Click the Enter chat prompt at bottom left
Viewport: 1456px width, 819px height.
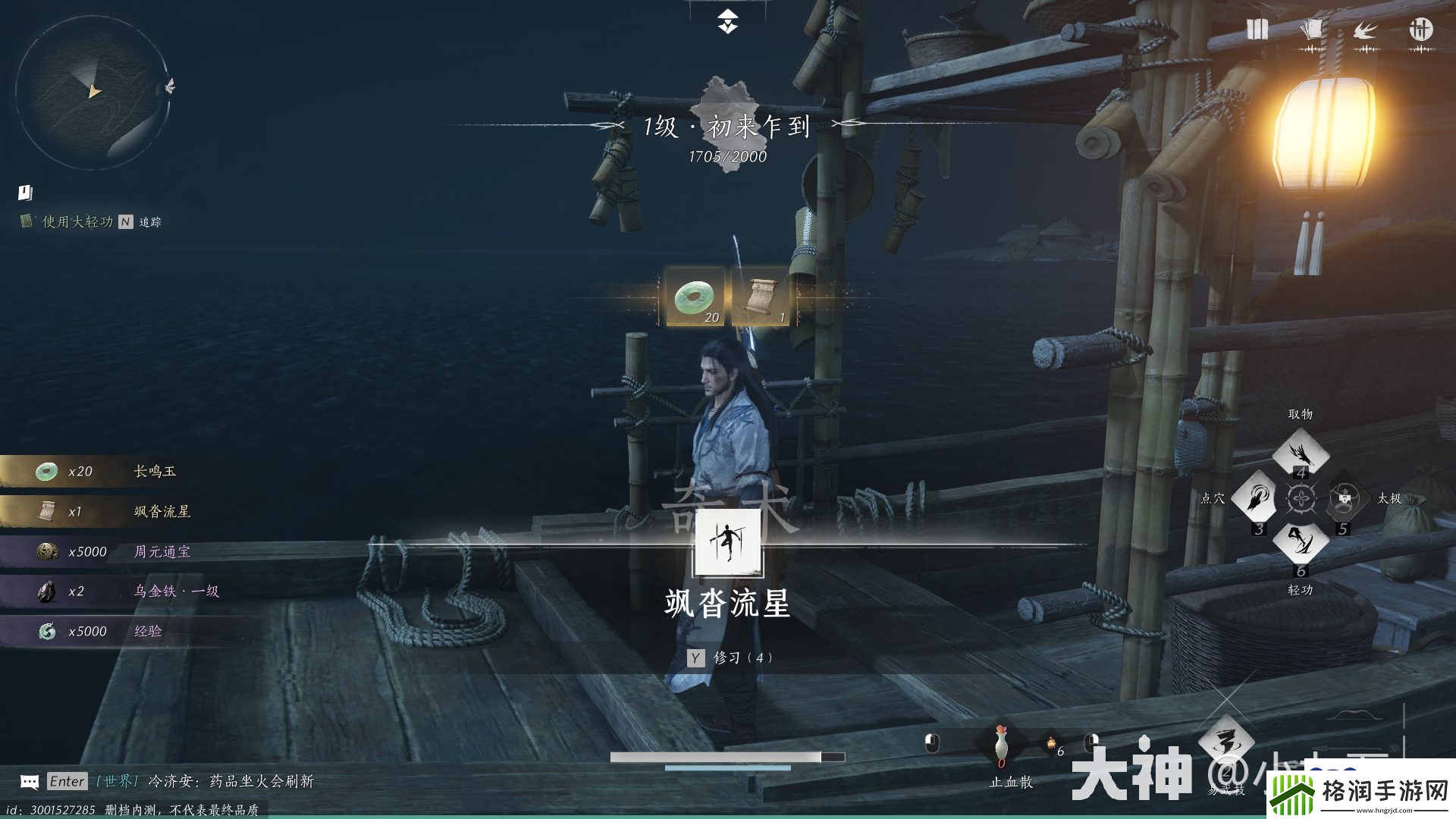(x=67, y=781)
